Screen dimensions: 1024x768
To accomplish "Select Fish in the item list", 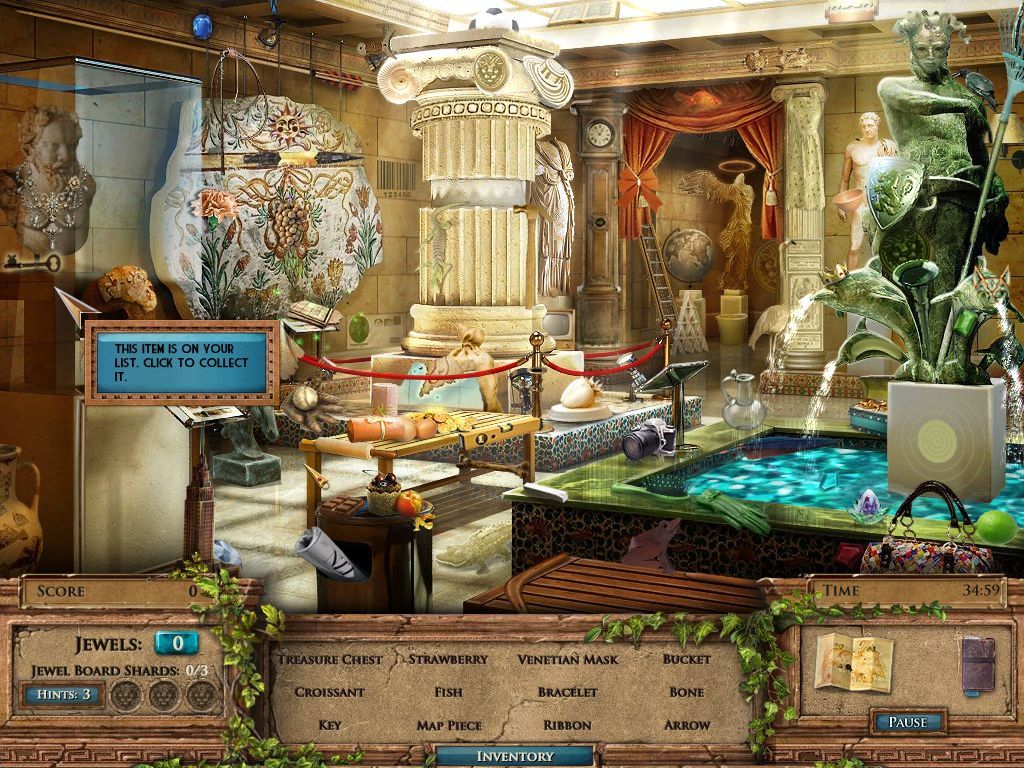I will click(x=448, y=692).
